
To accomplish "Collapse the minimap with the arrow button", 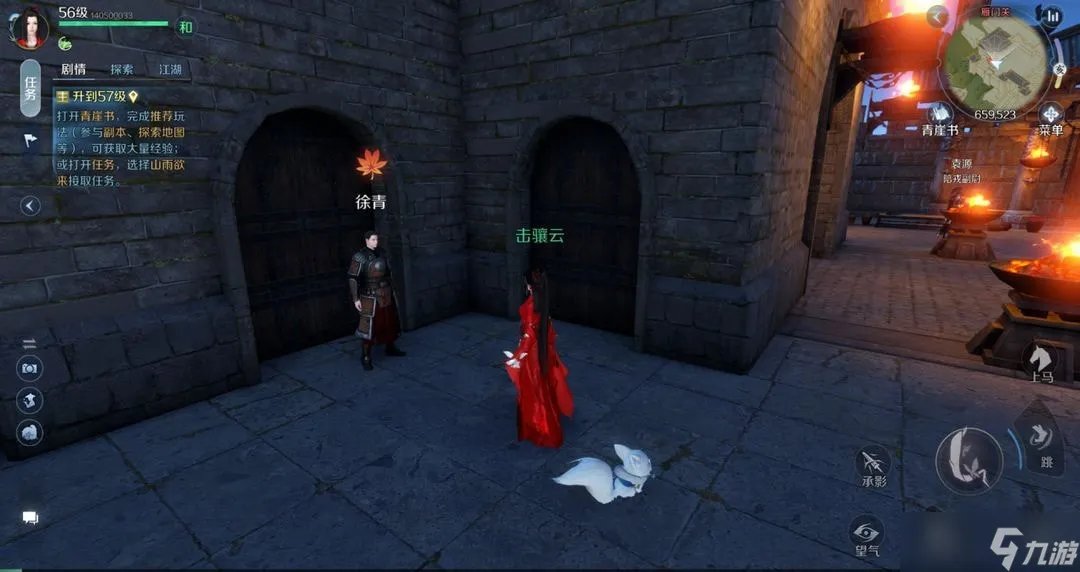I will click(x=937, y=16).
